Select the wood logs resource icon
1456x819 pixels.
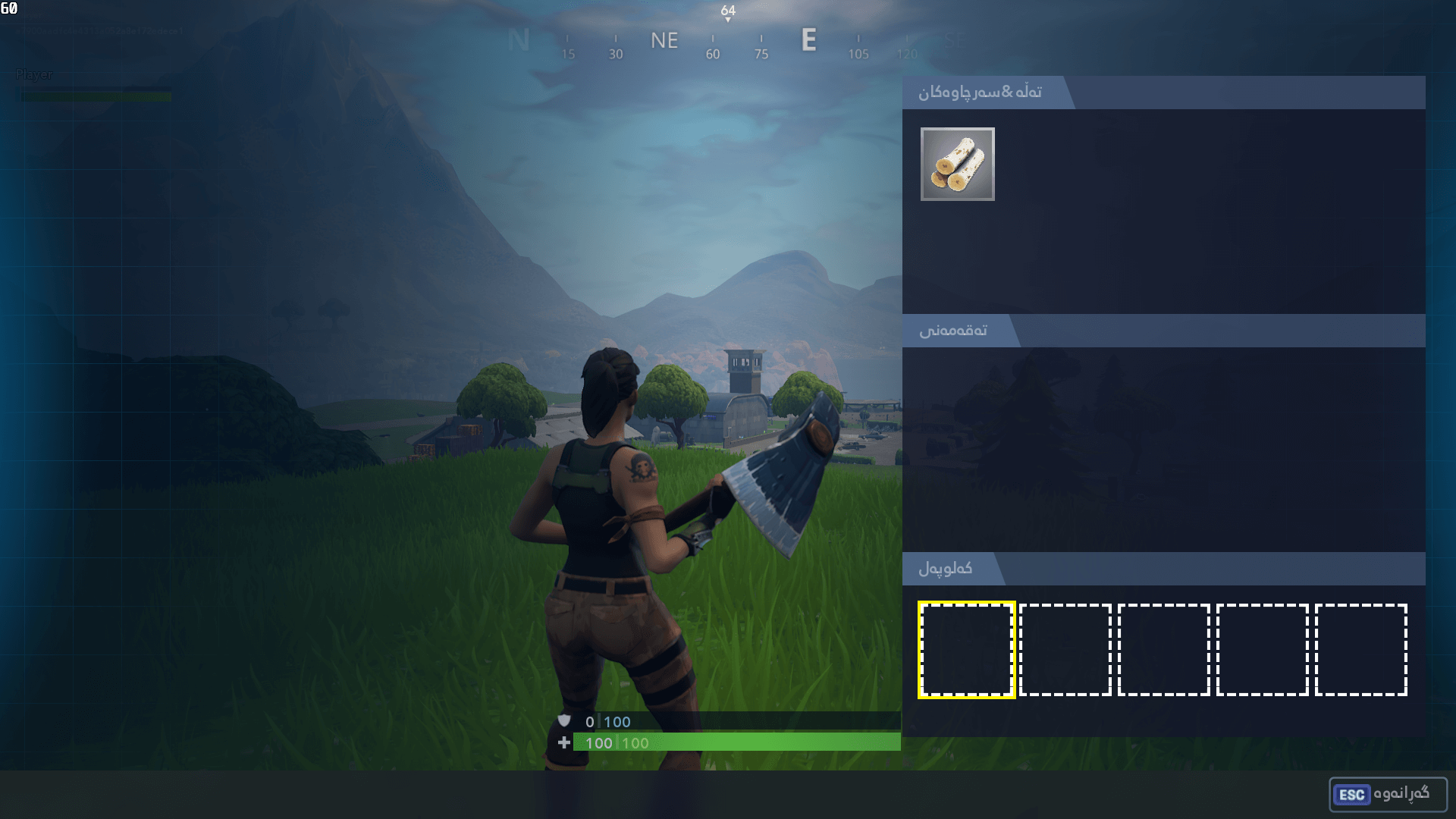coord(957,165)
